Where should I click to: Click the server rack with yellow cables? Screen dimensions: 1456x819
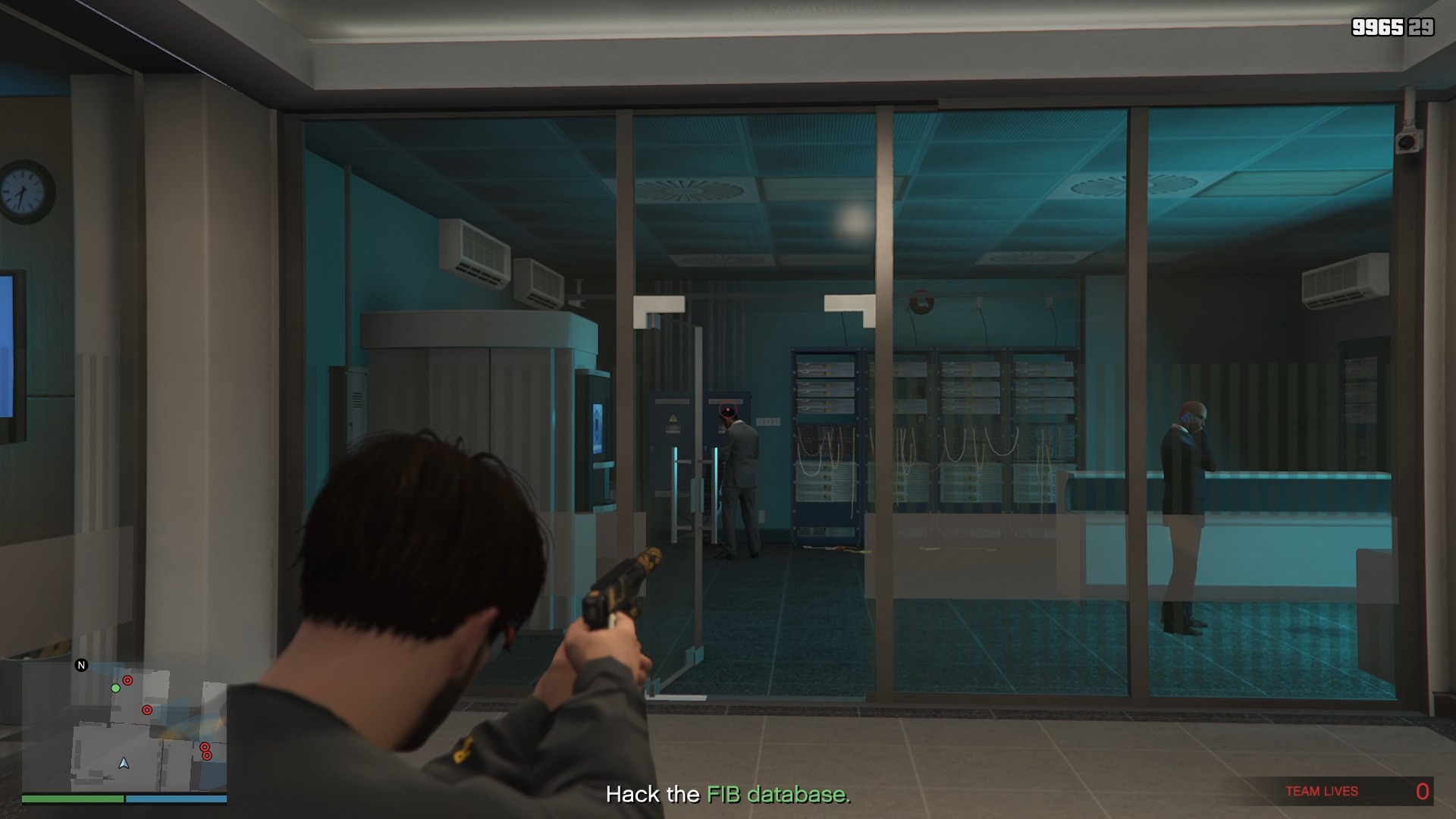[827, 455]
